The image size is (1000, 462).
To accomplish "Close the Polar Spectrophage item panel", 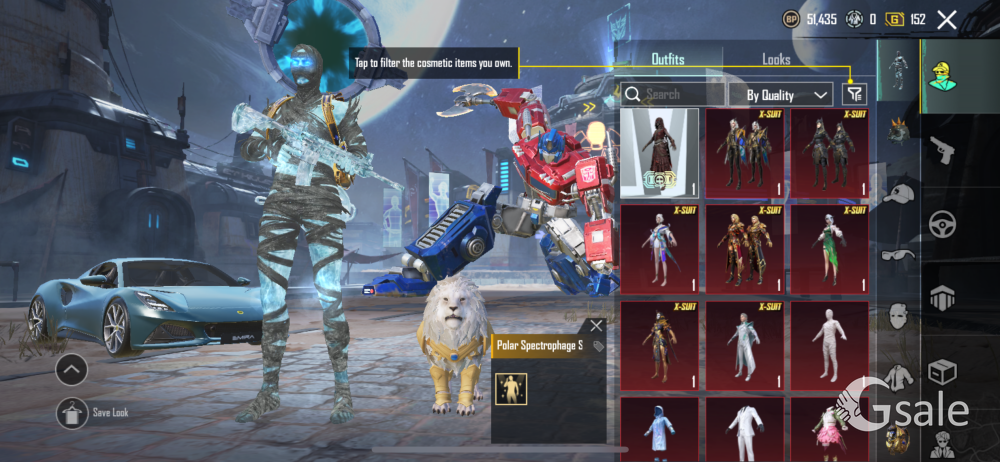I will pyautogui.click(x=597, y=325).
